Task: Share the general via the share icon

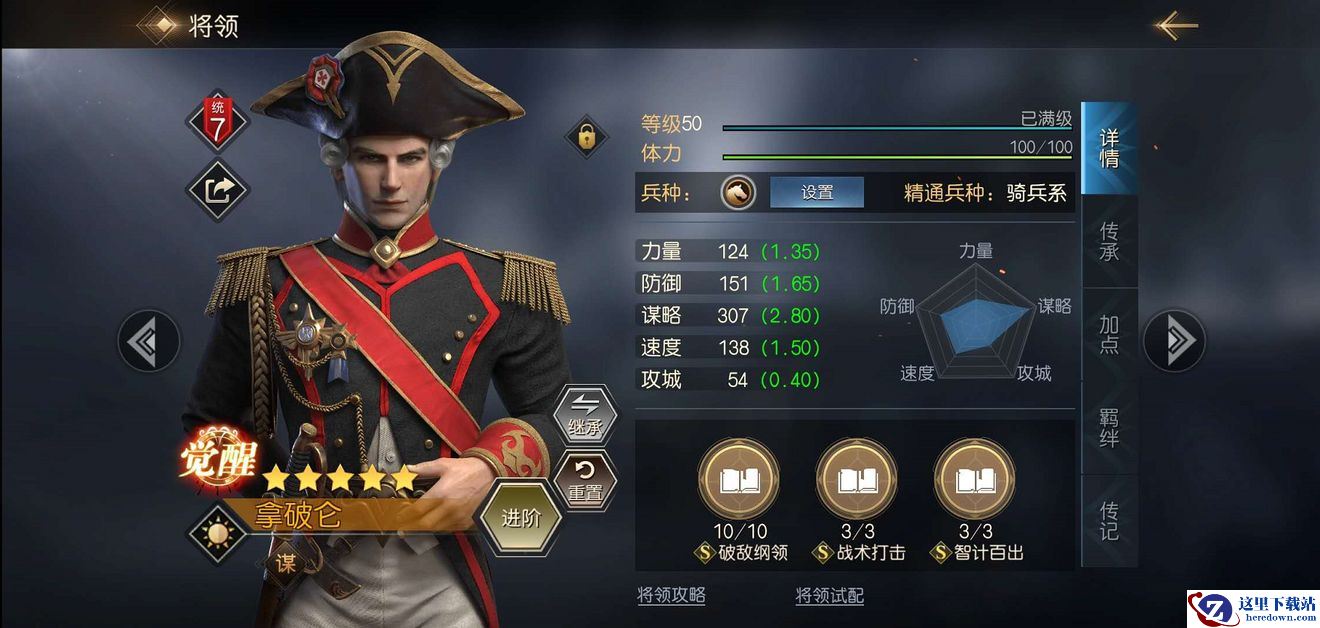Action: pyautogui.click(x=218, y=190)
